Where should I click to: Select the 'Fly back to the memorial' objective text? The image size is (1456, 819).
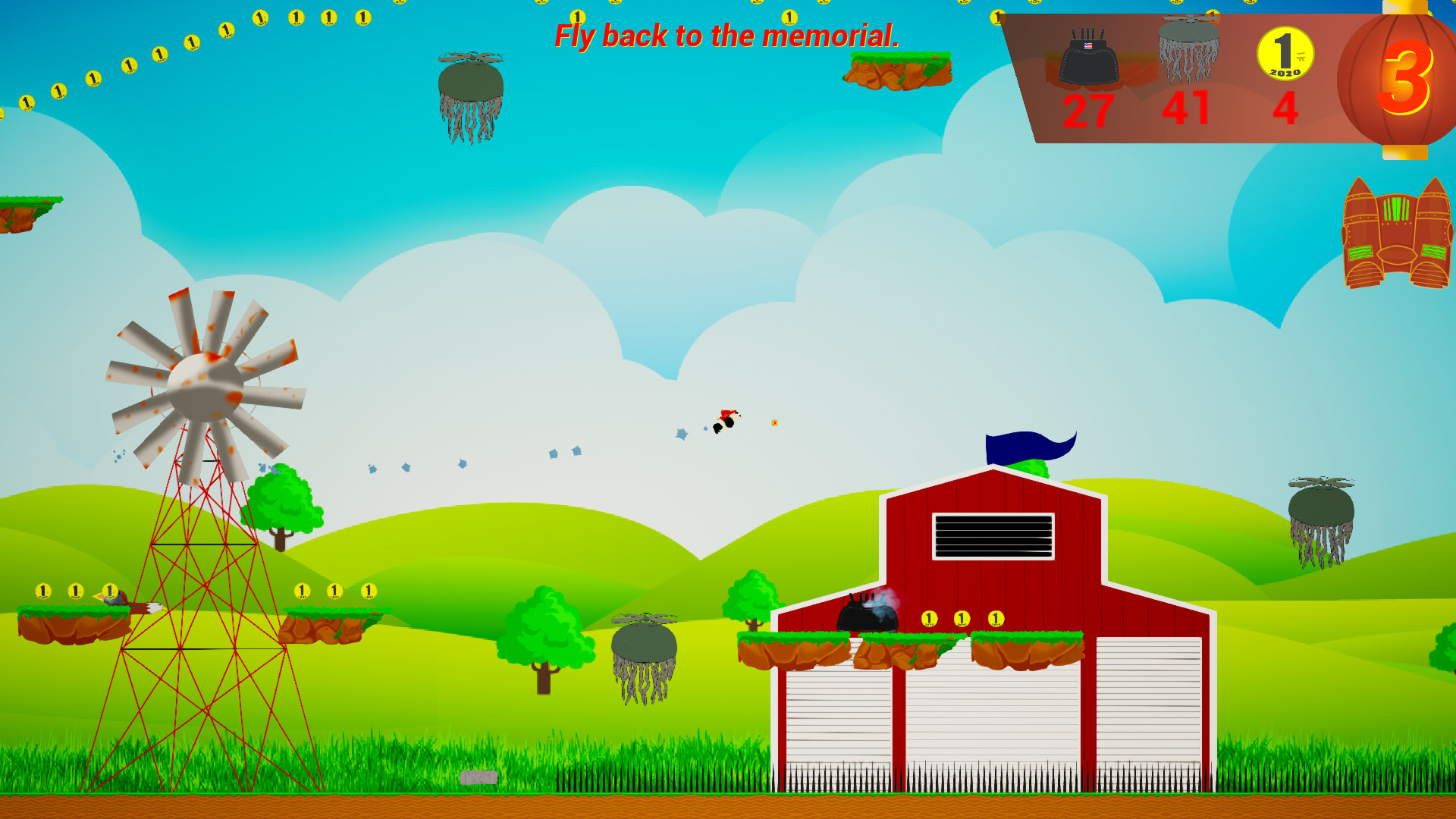pos(726,36)
